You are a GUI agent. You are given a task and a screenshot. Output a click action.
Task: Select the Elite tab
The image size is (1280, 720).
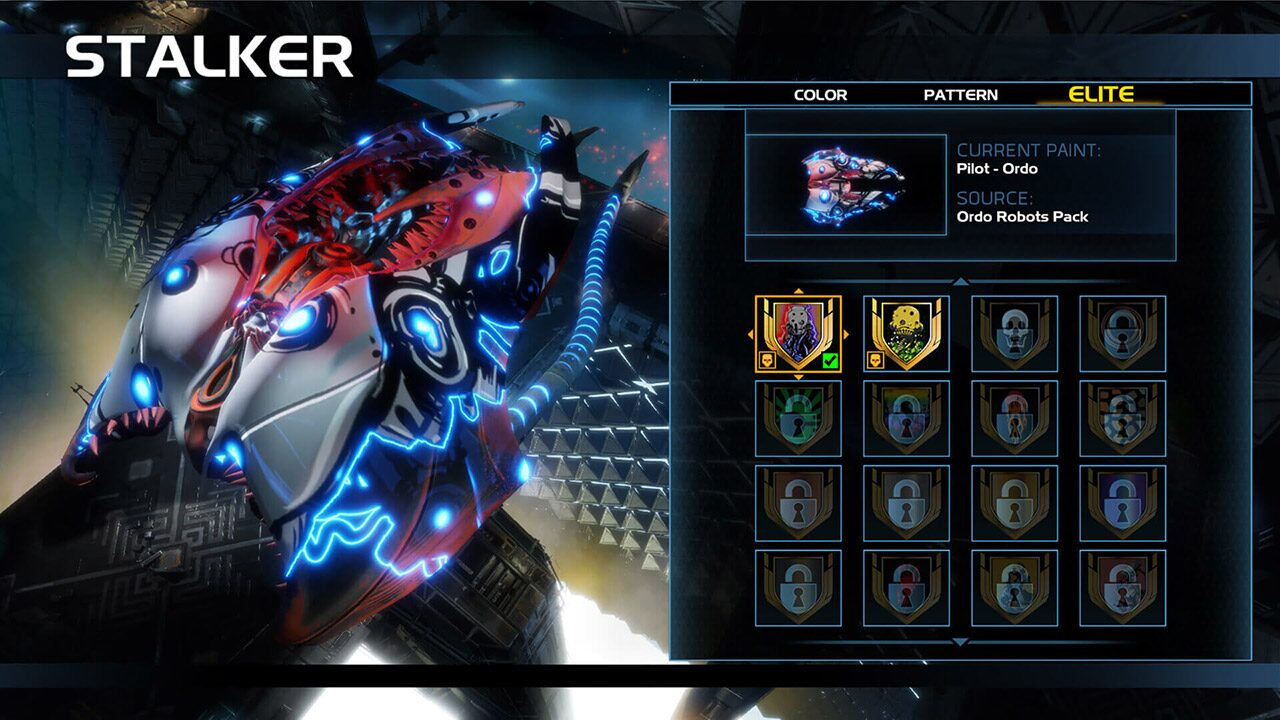1101,95
